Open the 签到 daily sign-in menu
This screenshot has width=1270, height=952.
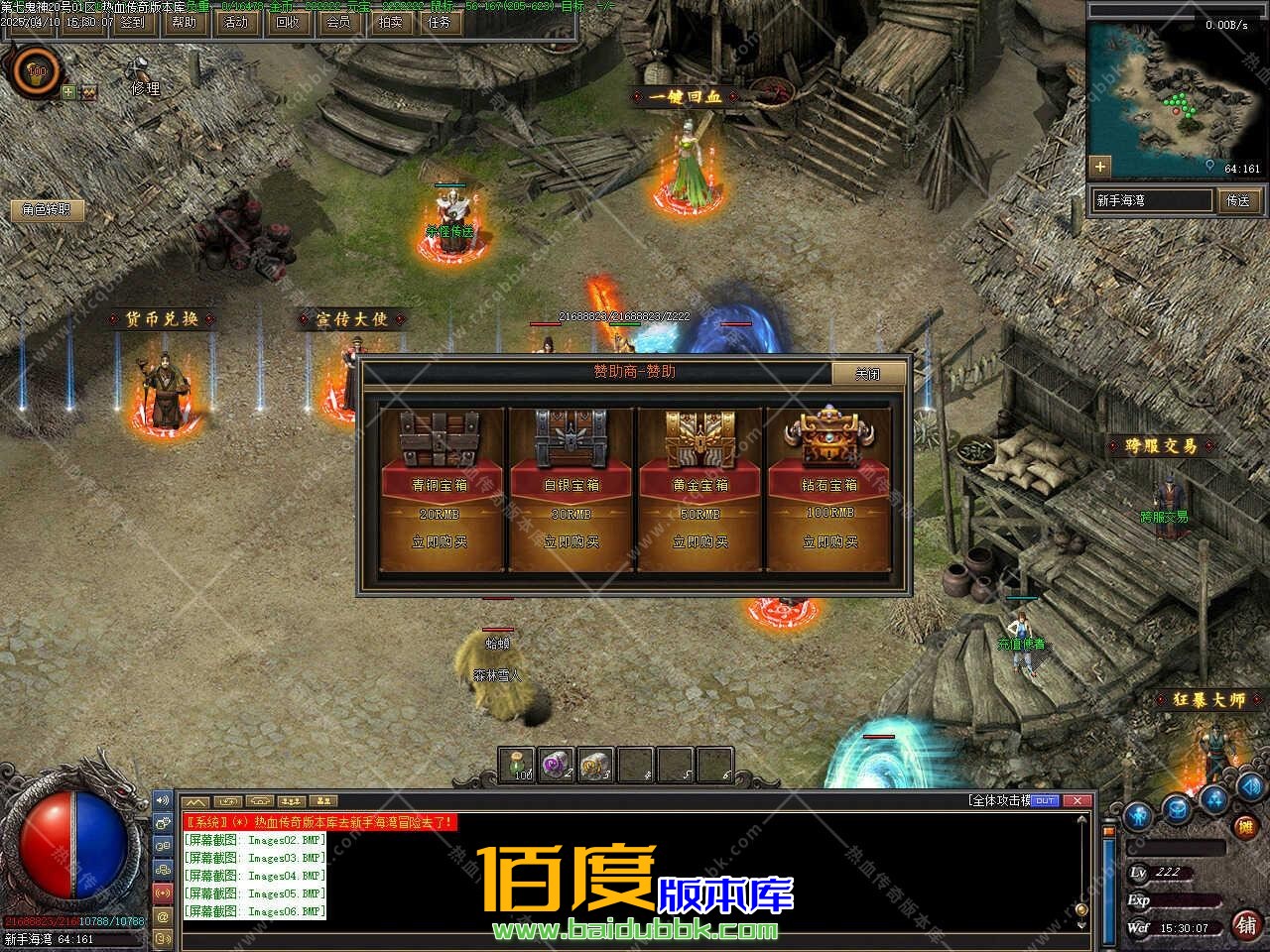tap(133, 22)
